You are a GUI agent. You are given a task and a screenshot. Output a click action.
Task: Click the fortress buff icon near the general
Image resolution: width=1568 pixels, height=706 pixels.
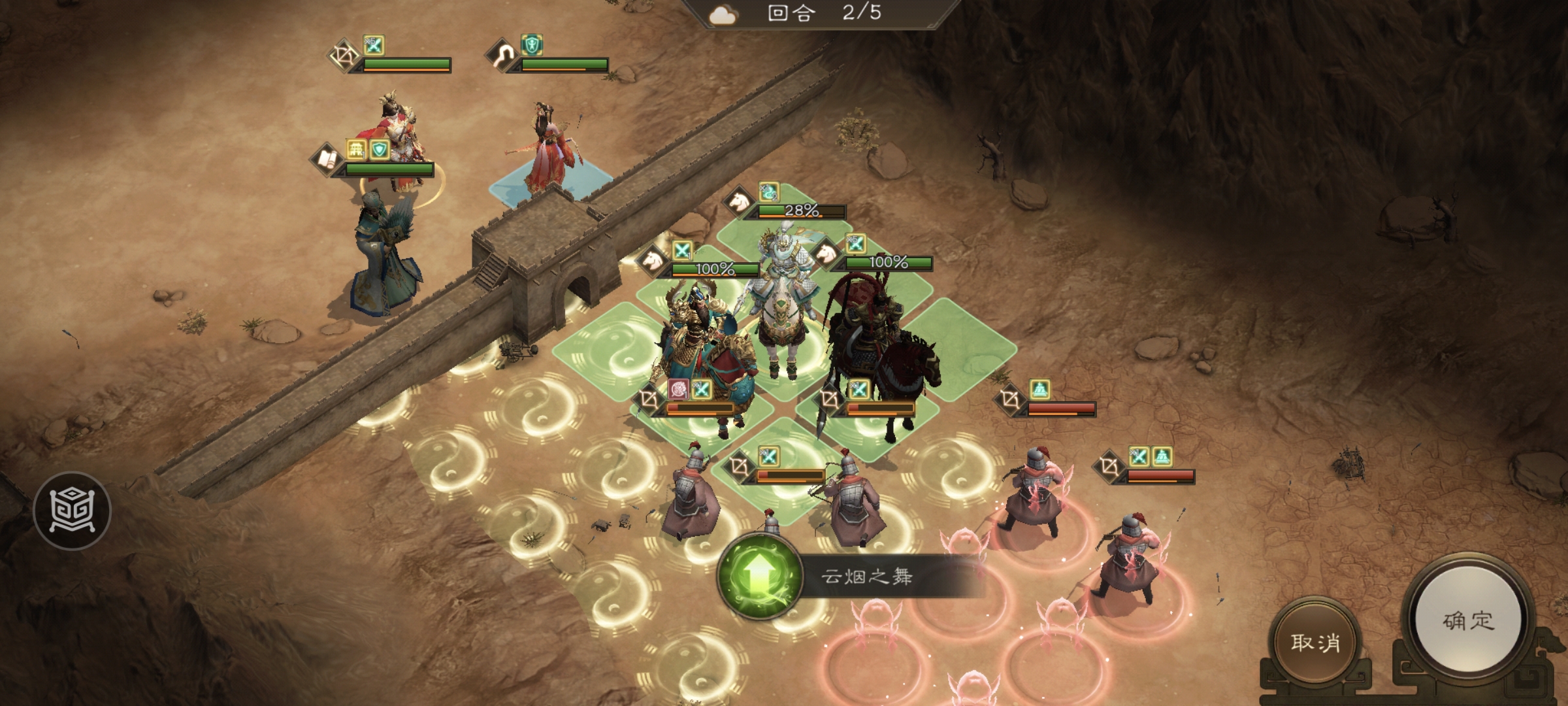pos(357,150)
